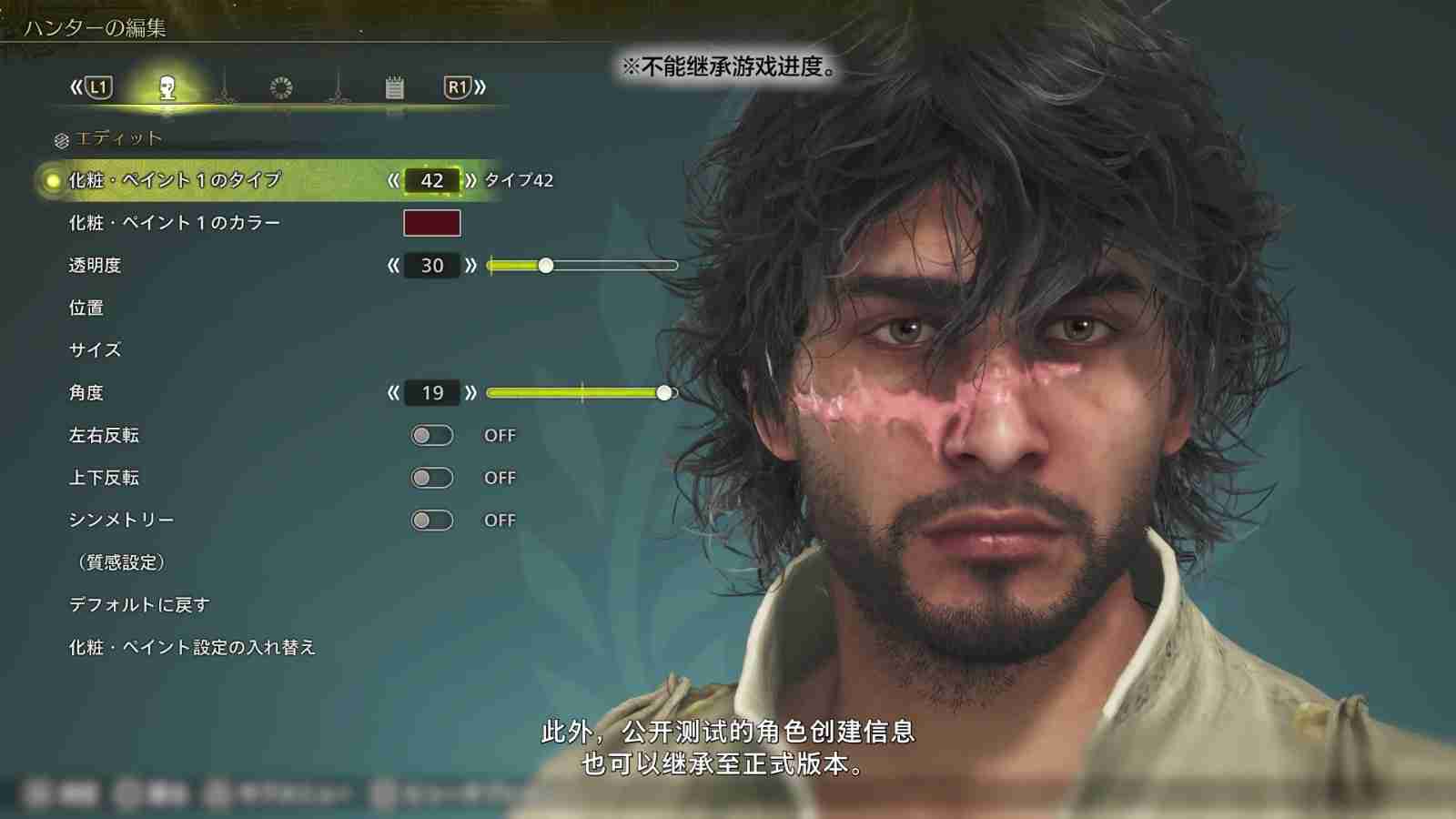Image resolution: width=1456 pixels, height=819 pixels.
Task: Turn on the 上下反転 switch
Action: [432, 477]
